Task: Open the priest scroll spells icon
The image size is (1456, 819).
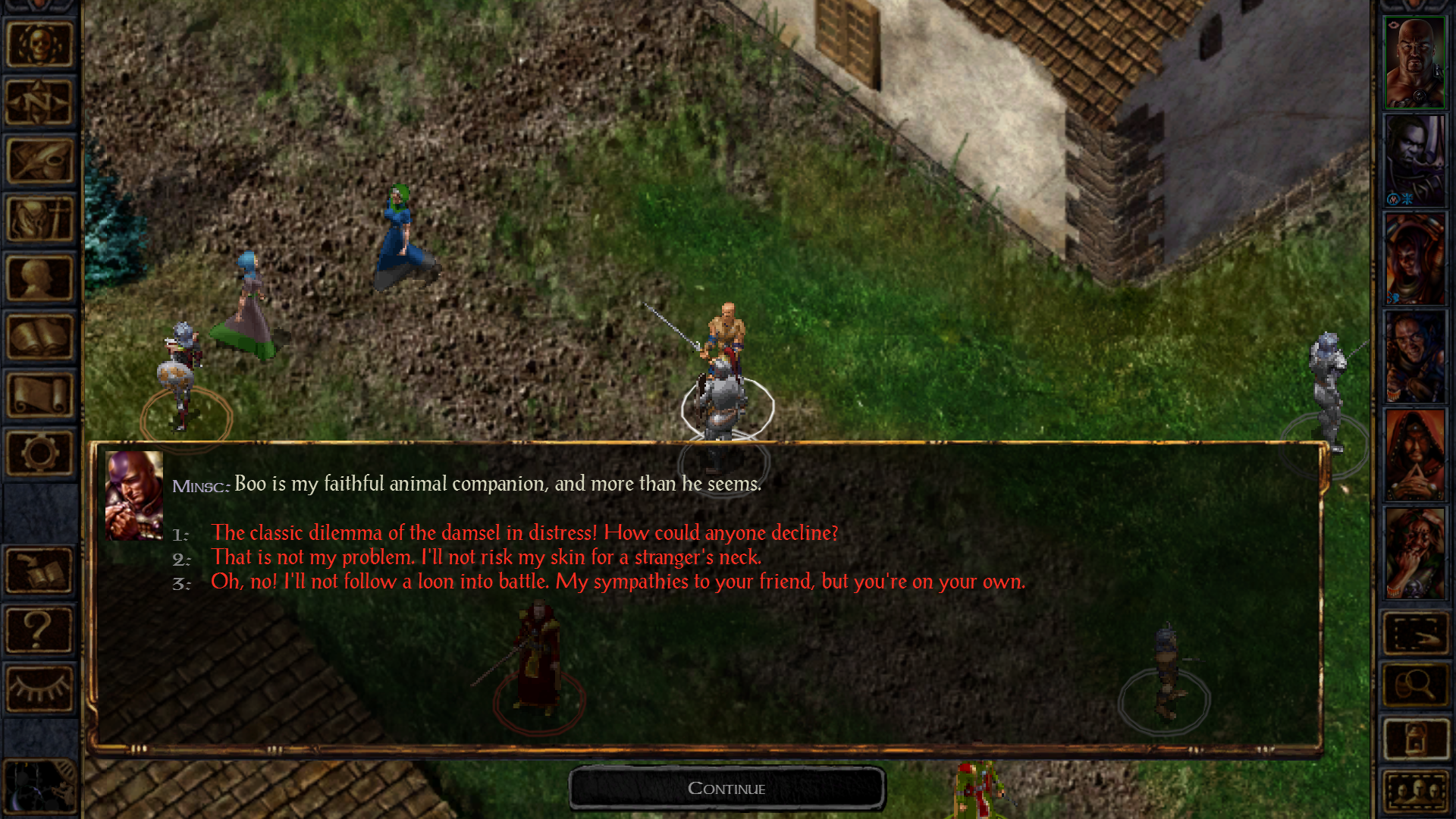Action: click(x=39, y=394)
